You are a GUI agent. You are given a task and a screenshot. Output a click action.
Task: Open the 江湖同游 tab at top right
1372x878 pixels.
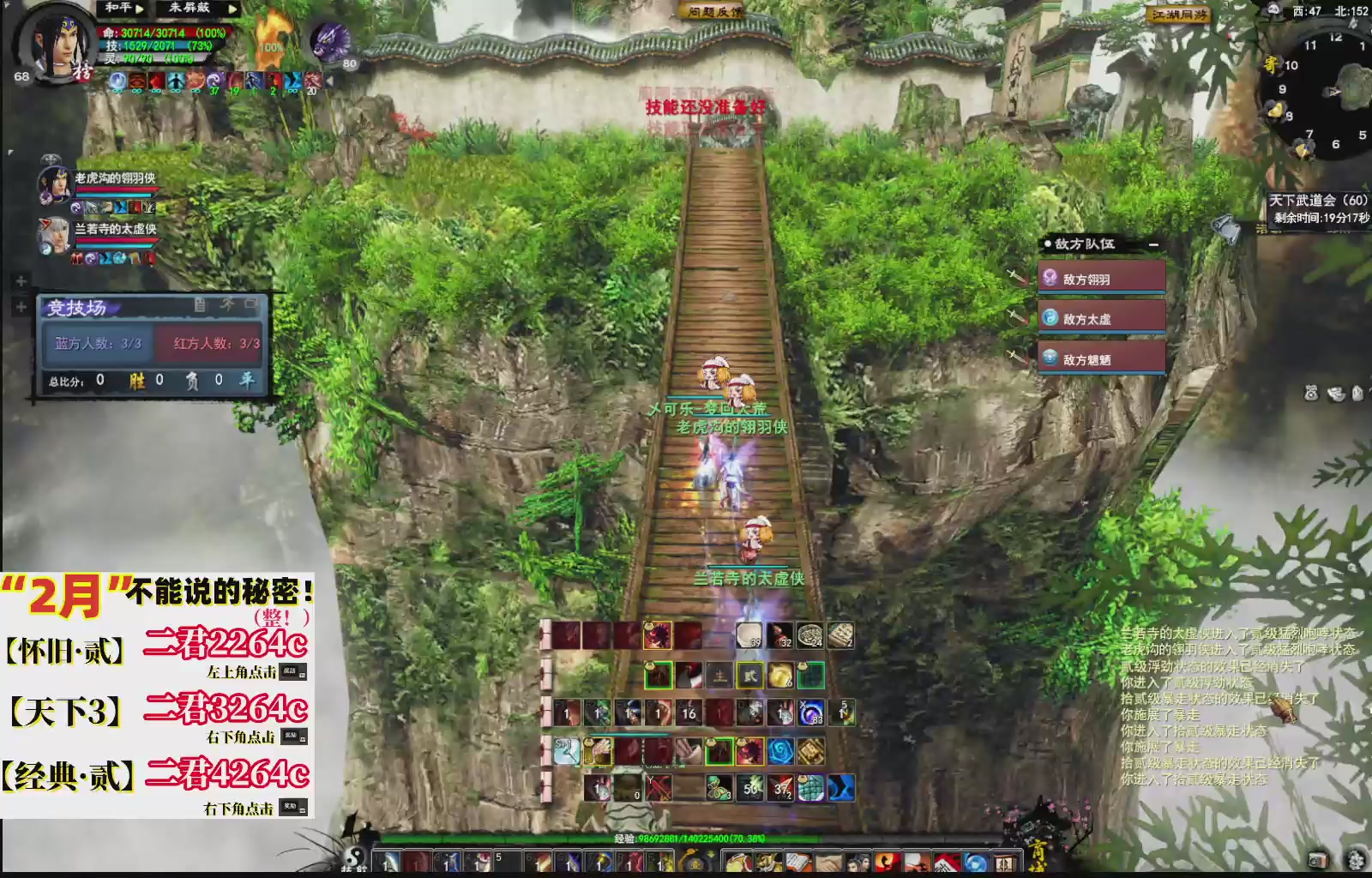pyautogui.click(x=1179, y=15)
